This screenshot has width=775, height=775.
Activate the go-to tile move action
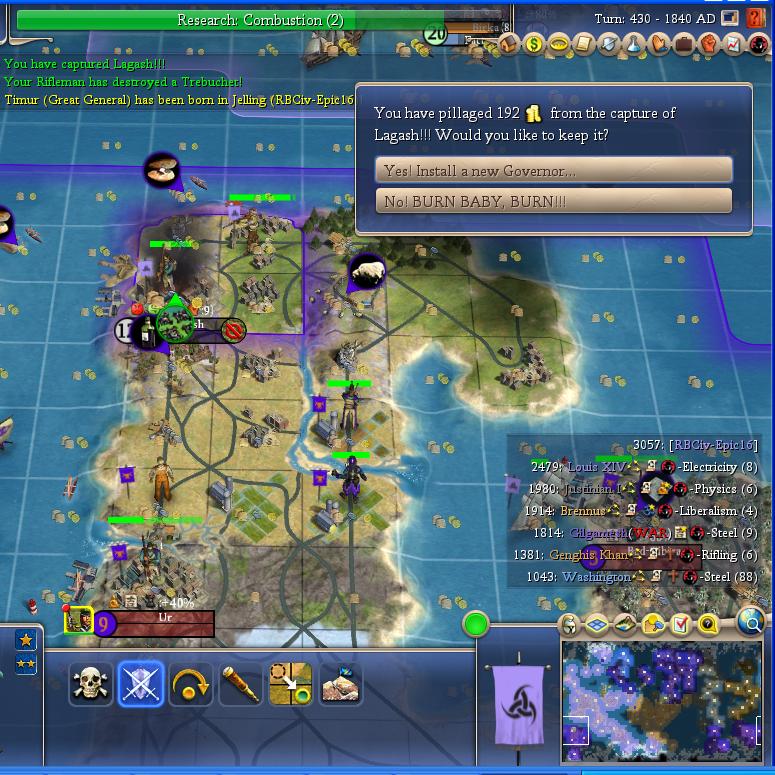pos(290,685)
